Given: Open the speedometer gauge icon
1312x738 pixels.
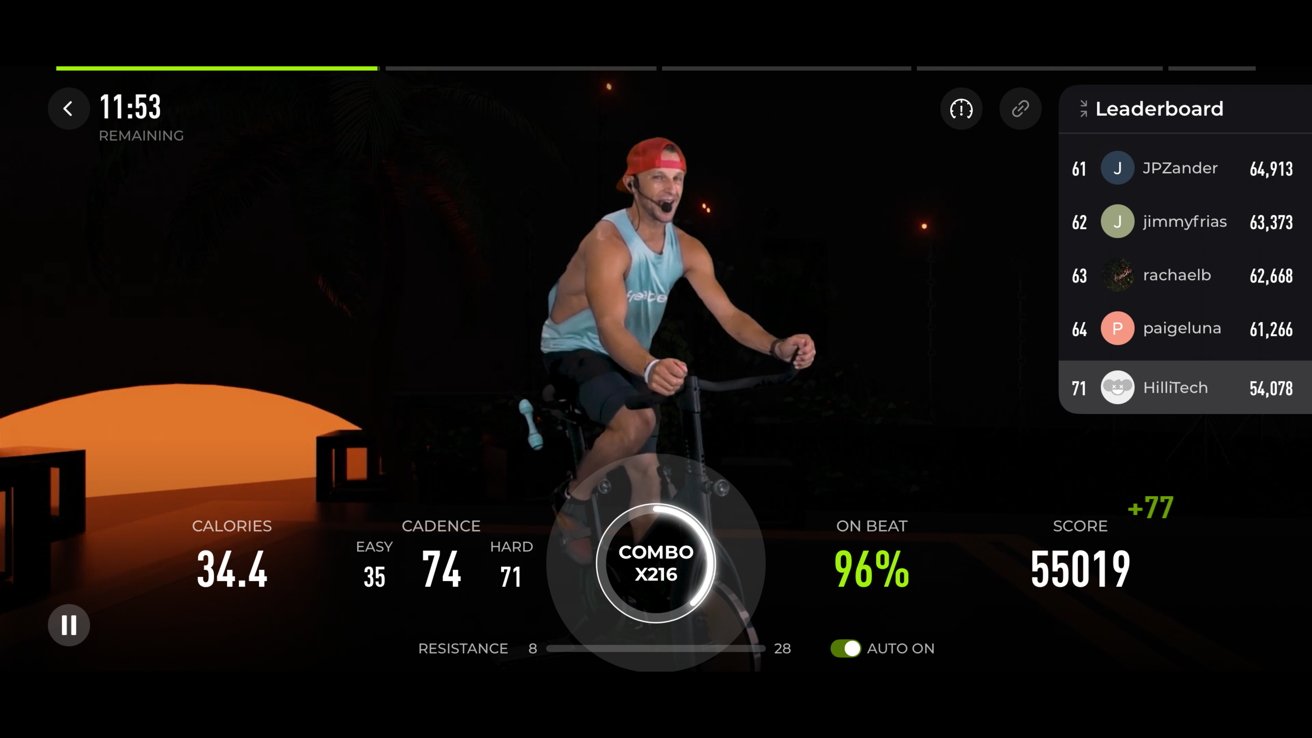Looking at the screenshot, I should coord(961,109).
